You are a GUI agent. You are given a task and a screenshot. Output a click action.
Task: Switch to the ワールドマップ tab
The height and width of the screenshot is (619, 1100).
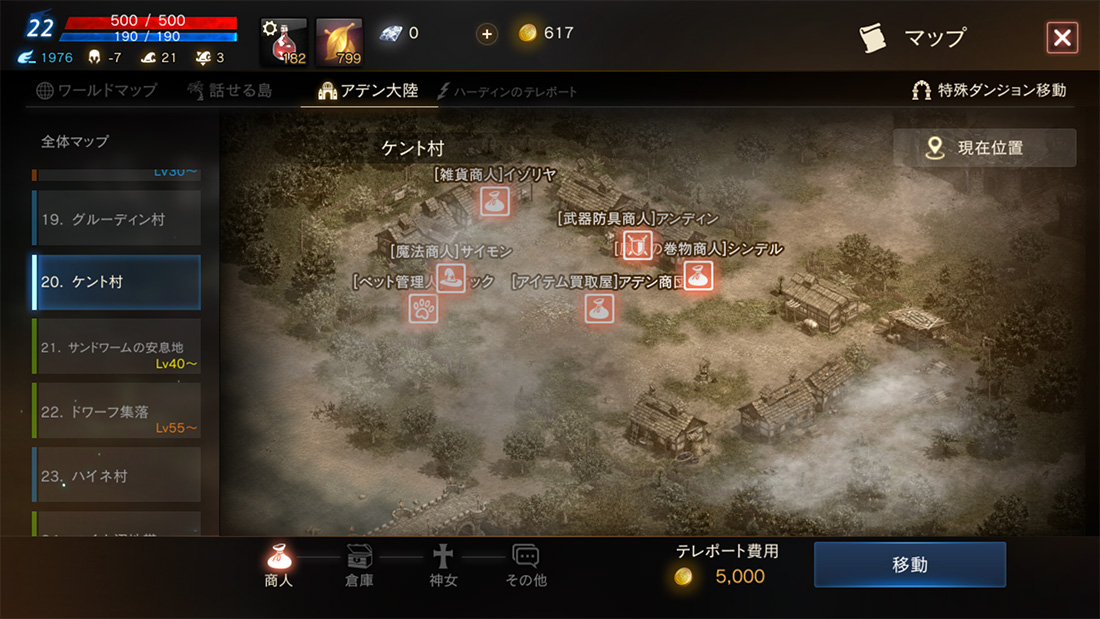[97, 90]
